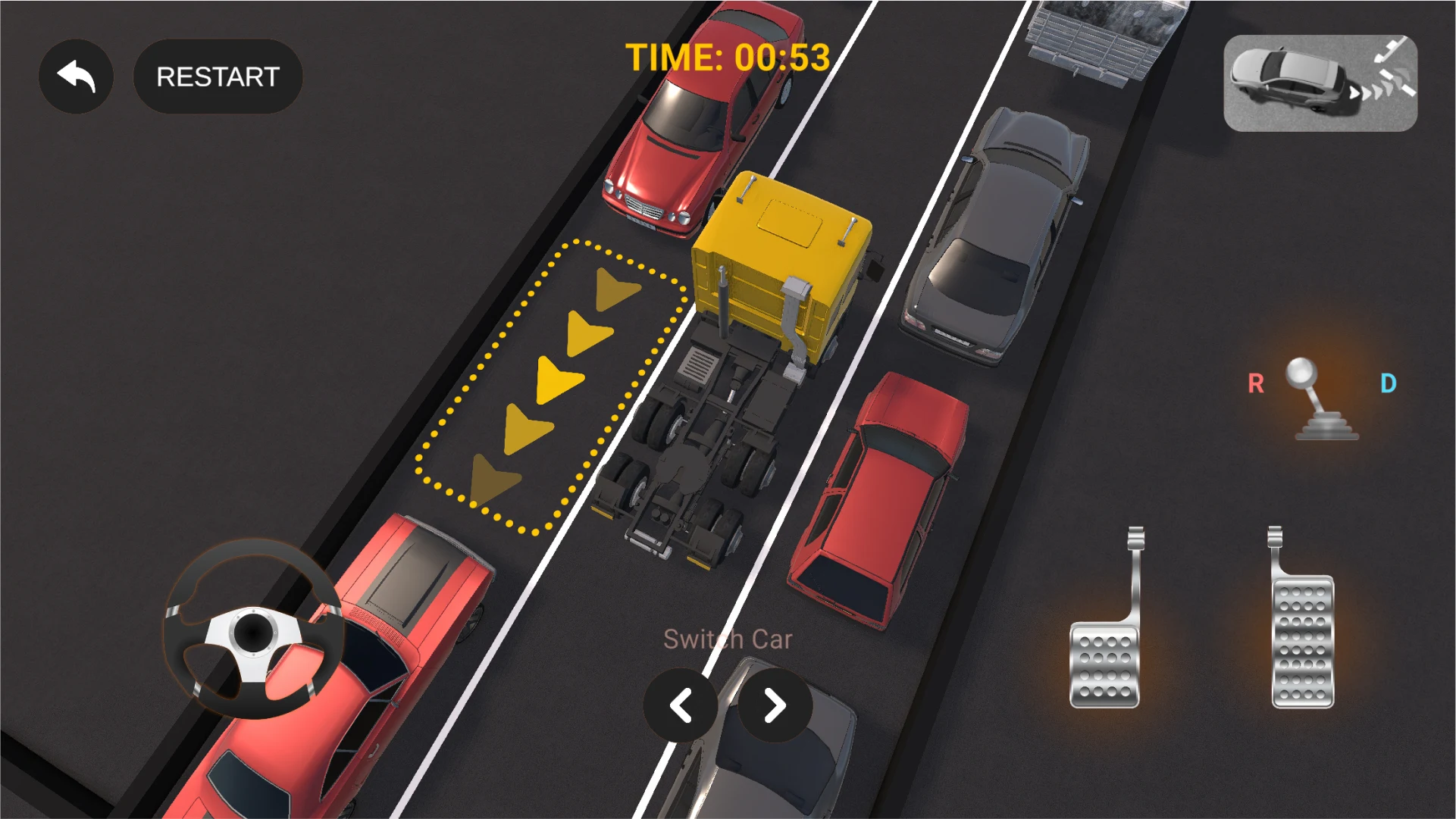Click the RESTART button
Image resolution: width=1456 pixels, height=819 pixels.
(218, 77)
